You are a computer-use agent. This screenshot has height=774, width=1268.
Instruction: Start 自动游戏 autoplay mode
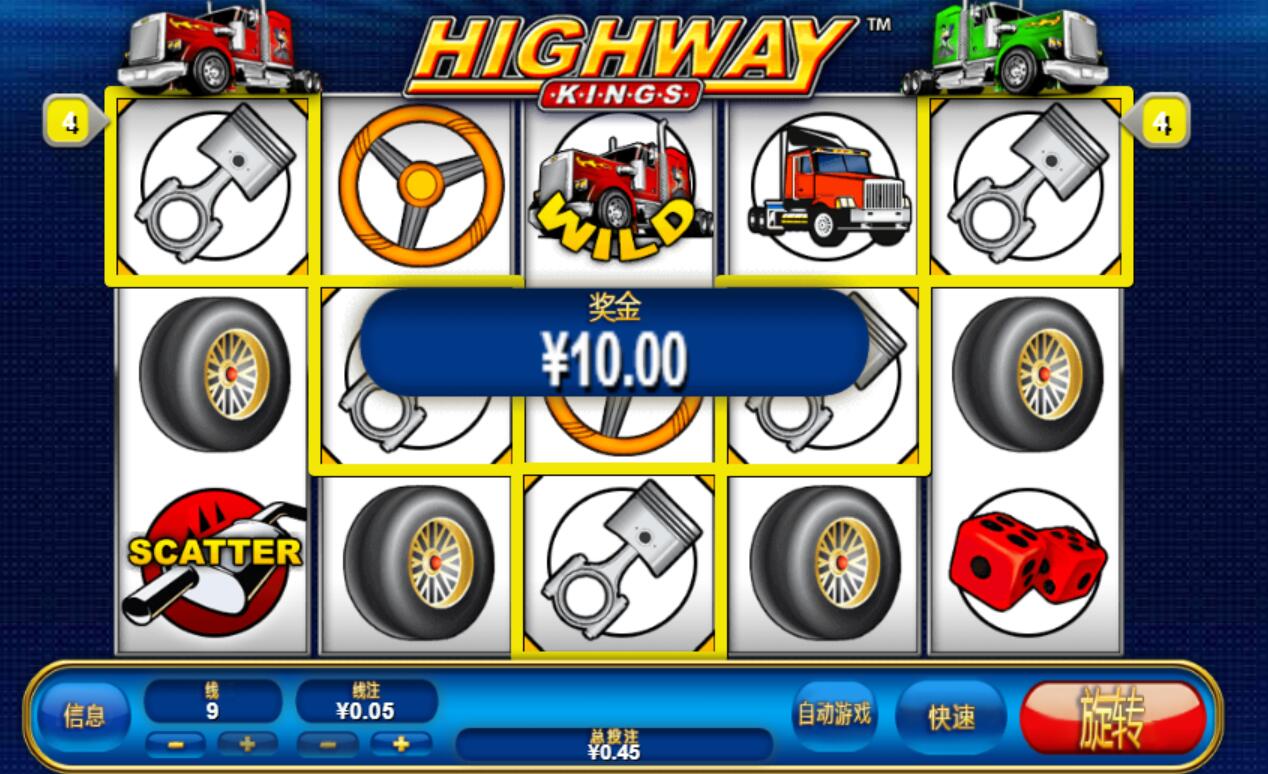point(833,715)
